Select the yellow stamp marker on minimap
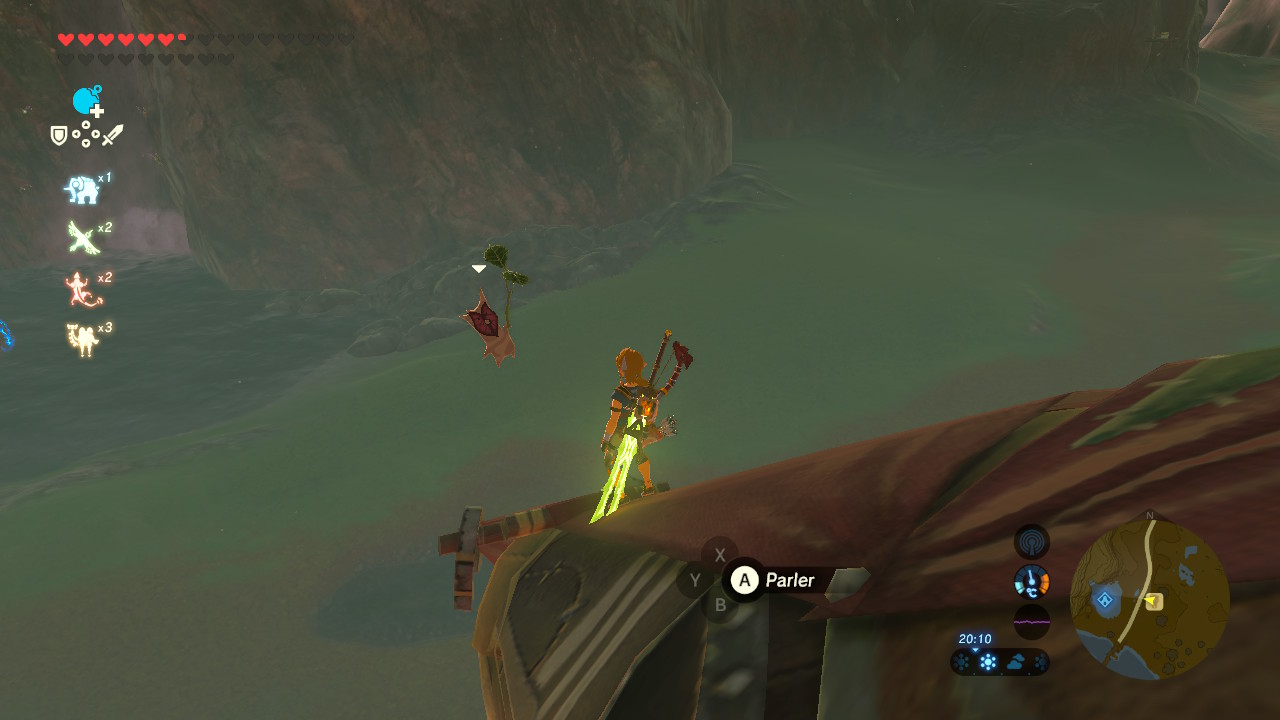 coord(1154,601)
